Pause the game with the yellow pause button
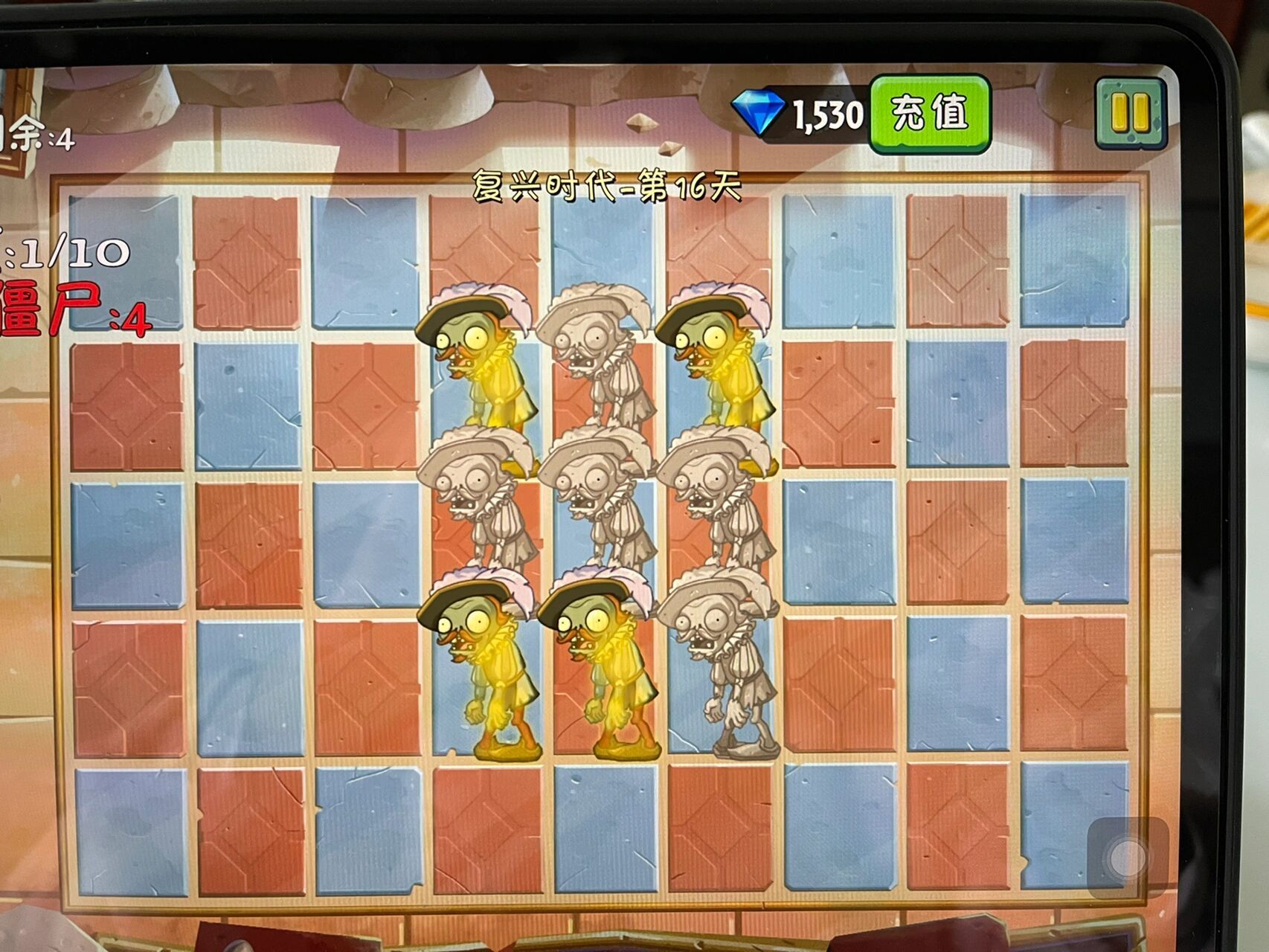Screen dimensions: 1269x952 click(x=1130, y=114)
